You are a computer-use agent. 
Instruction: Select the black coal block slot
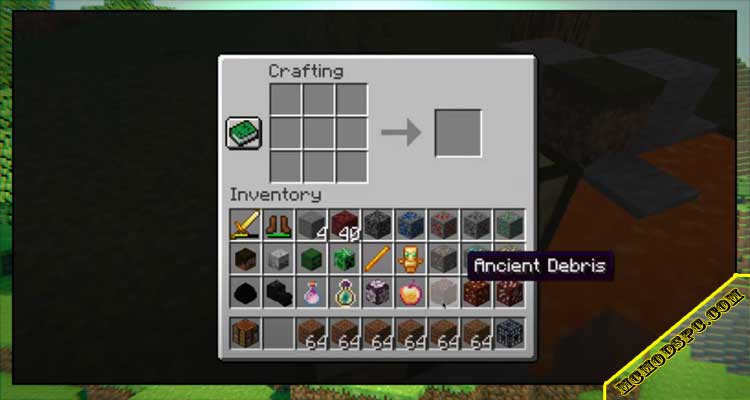(x=246, y=293)
